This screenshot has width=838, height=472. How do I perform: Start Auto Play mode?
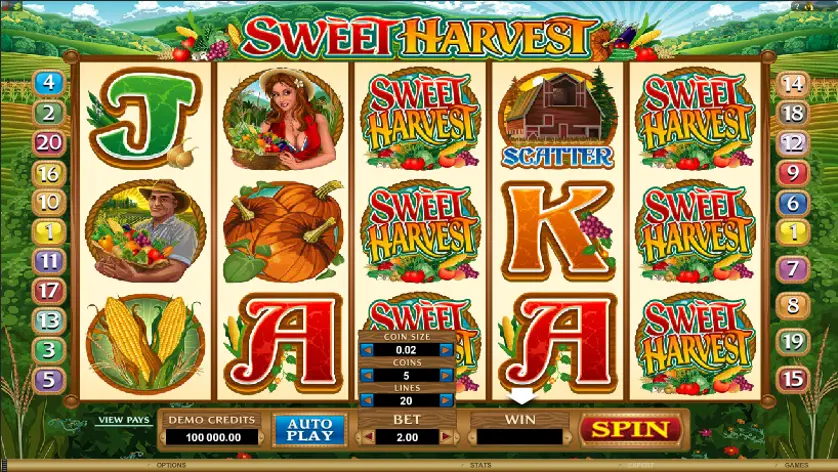tap(309, 430)
